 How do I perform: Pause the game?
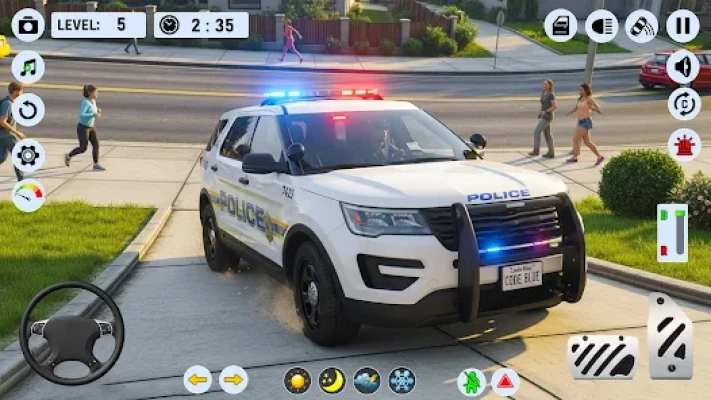(x=683, y=25)
